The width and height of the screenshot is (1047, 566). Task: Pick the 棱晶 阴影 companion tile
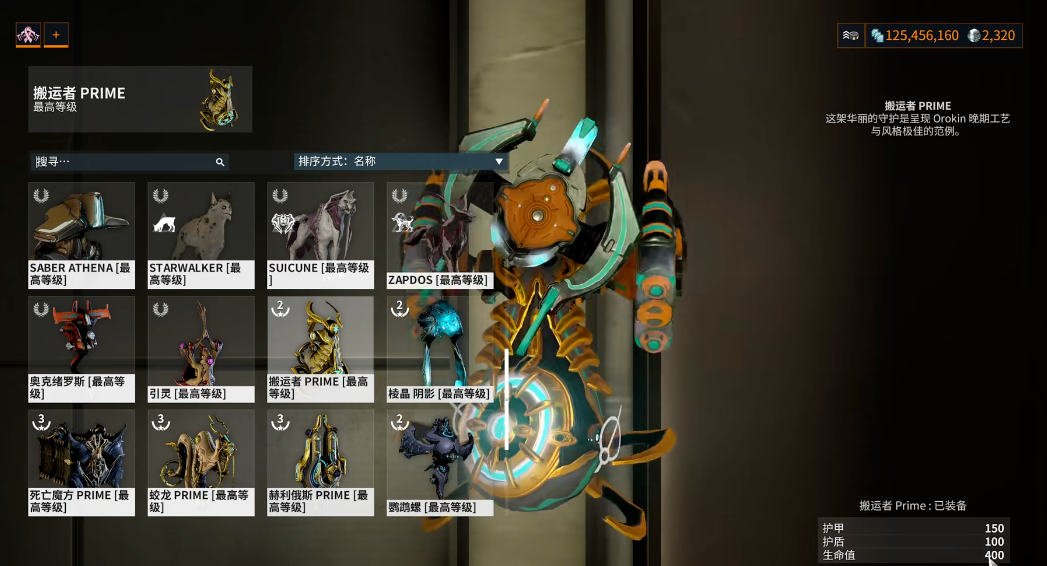coord(440,349)
